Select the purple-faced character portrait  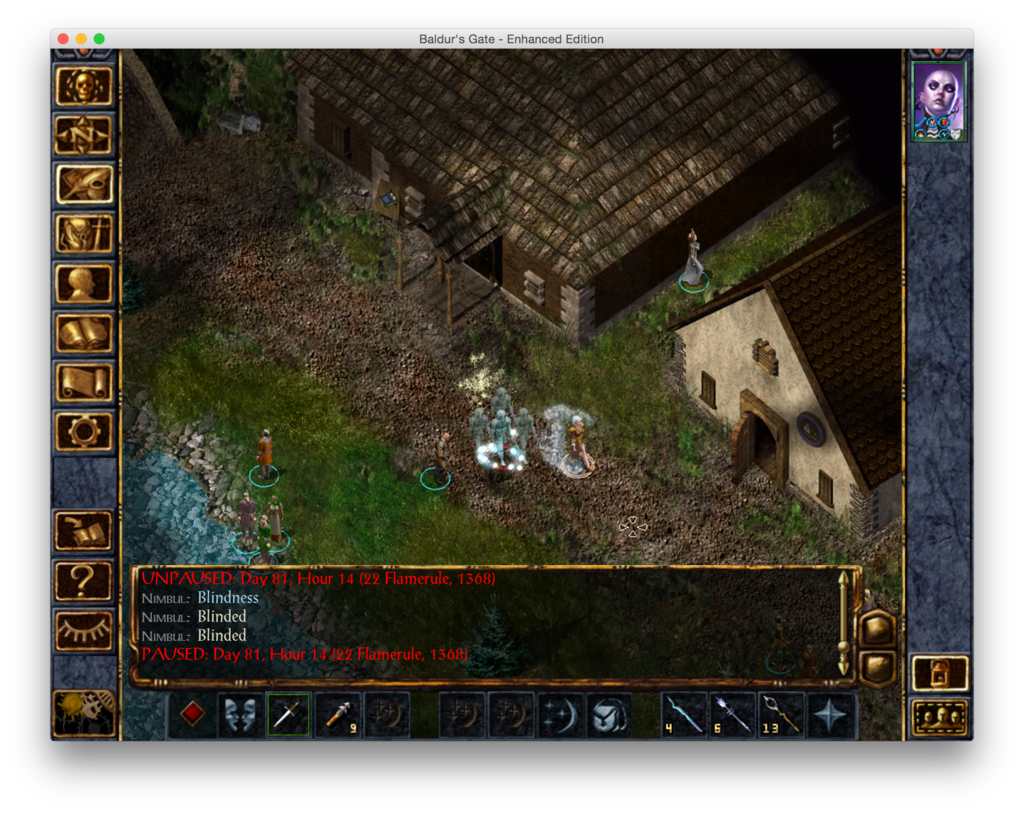(939, 101)
